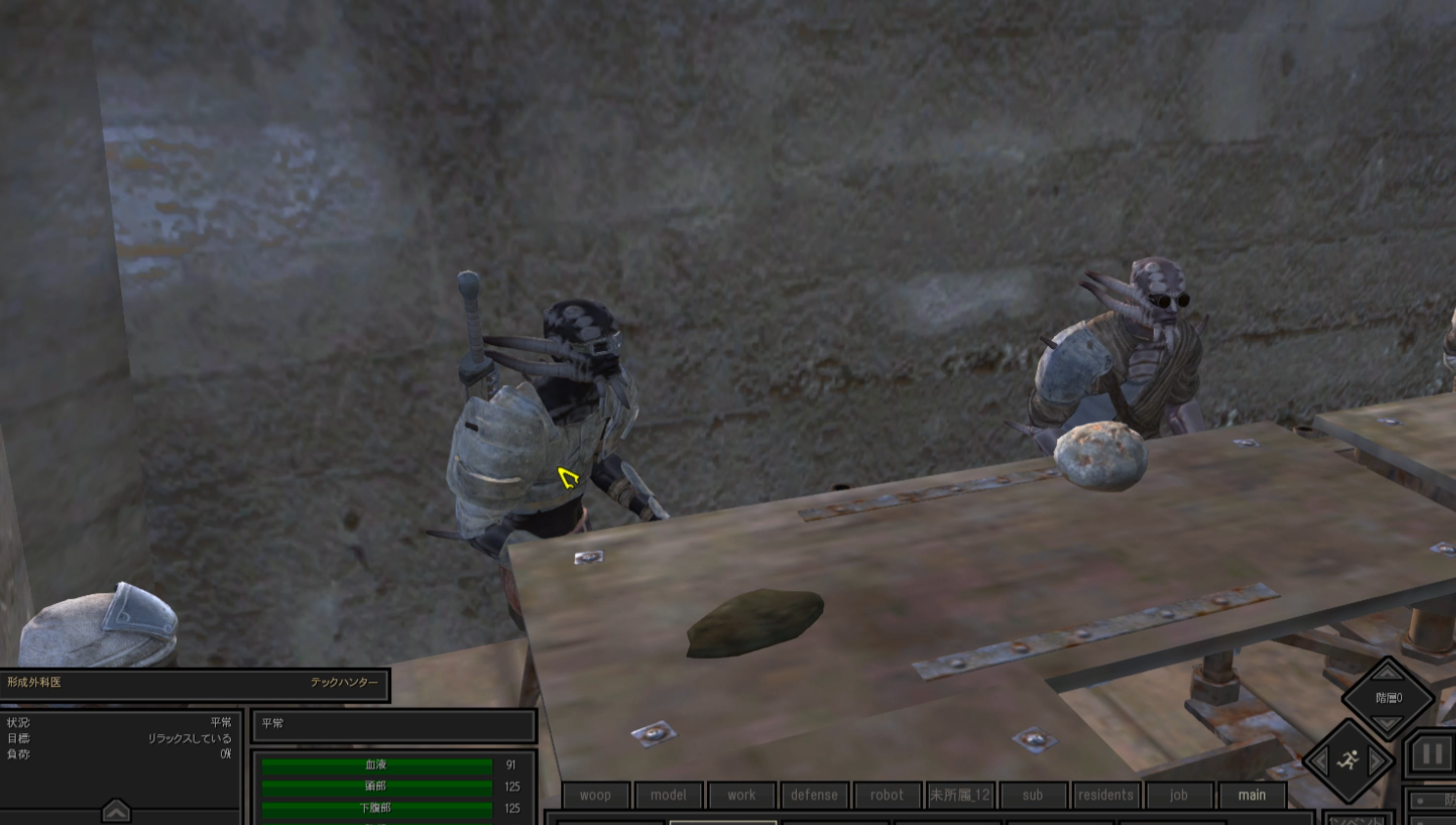
Task: Slow down game speed with the left arrow
Action: 1321,760
